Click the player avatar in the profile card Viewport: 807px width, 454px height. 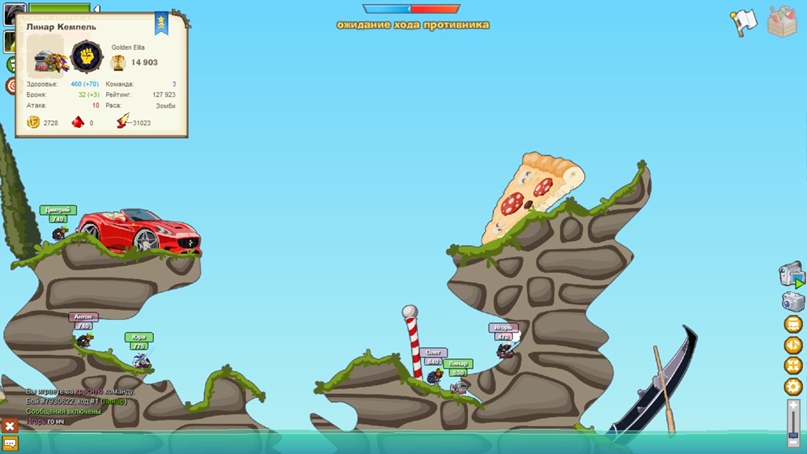[x=45, y=56]
